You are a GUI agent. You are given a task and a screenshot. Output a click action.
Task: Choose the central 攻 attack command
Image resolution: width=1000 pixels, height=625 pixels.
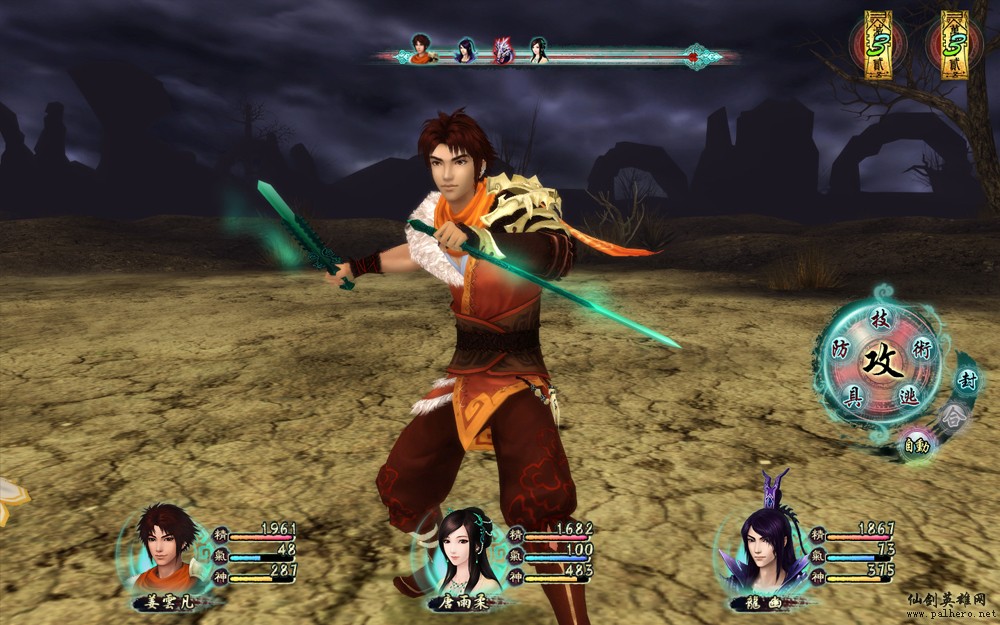[x=883, y=360]
